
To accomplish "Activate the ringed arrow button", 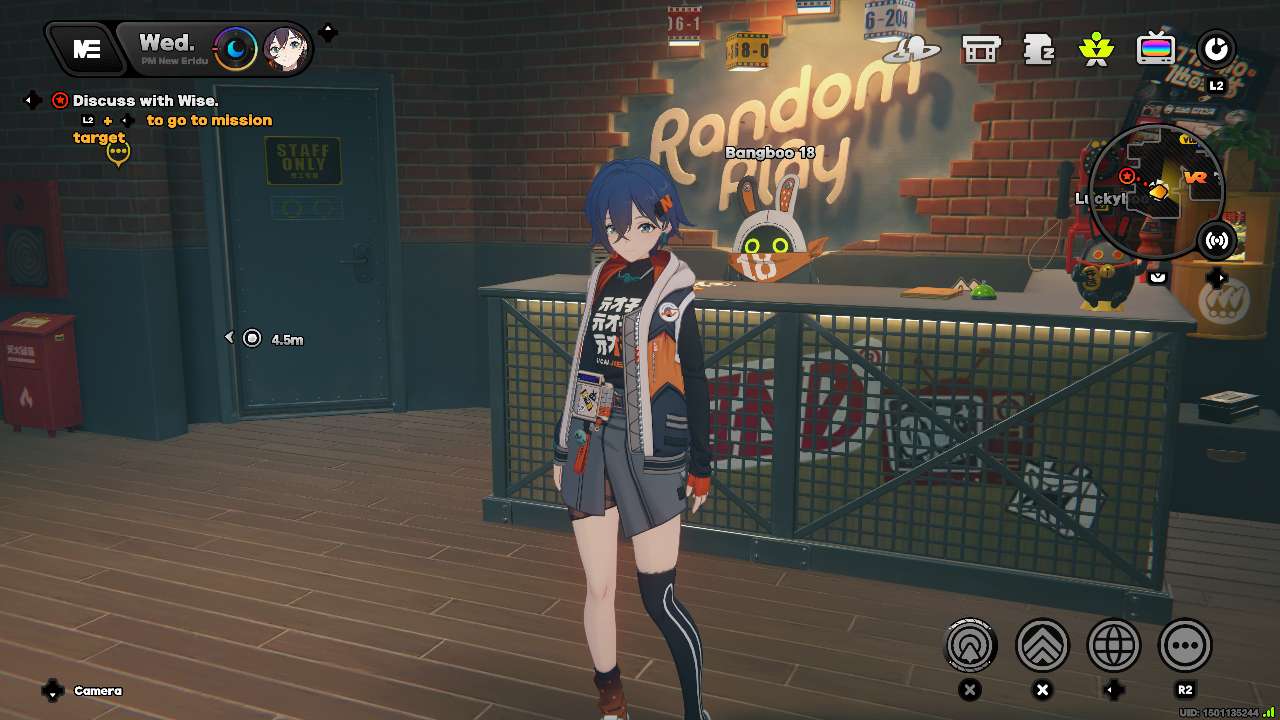I will tap(971, 645).
